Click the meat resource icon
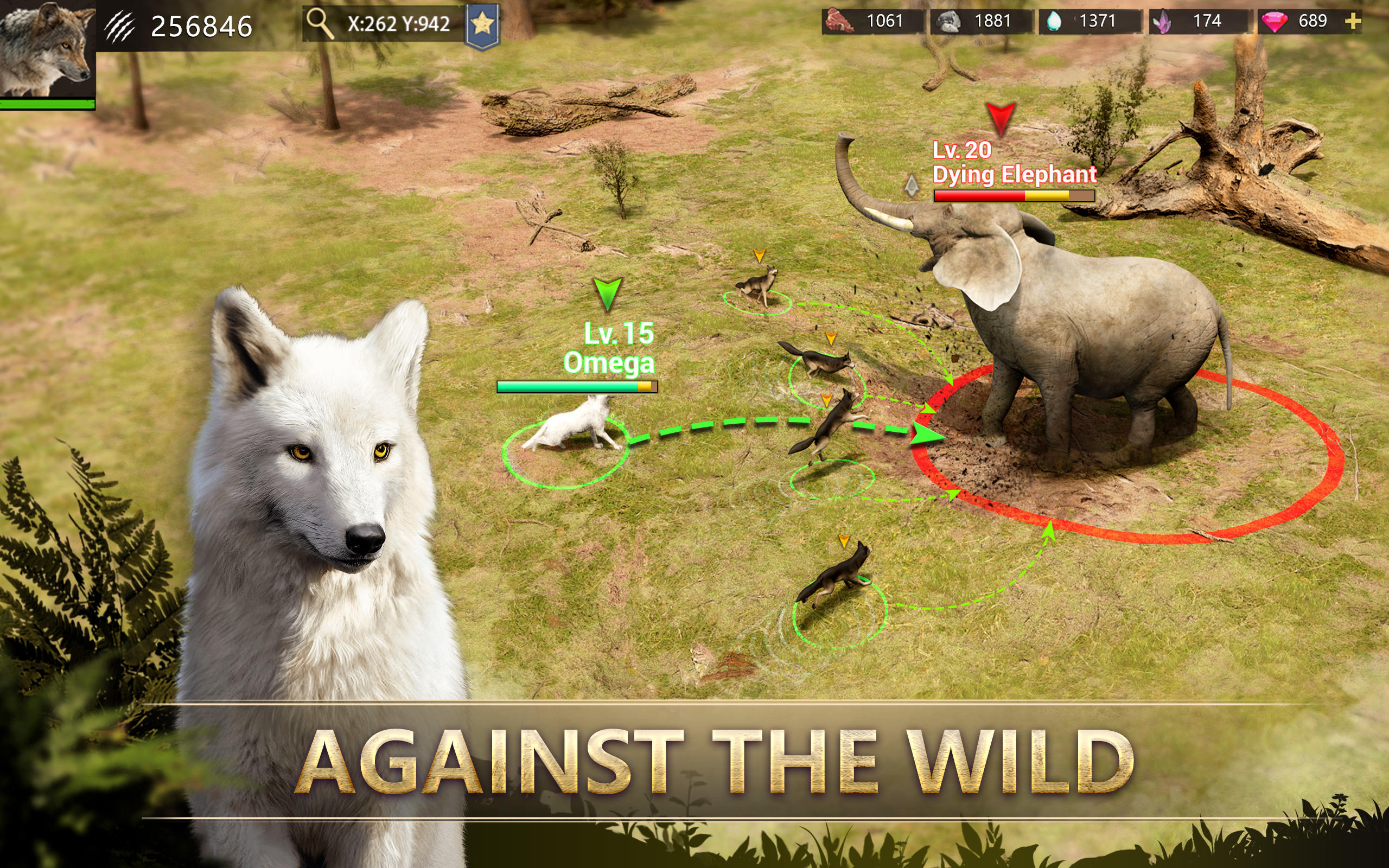Image resolution: width=1389 pixels, height=868 pixels. 840,21
